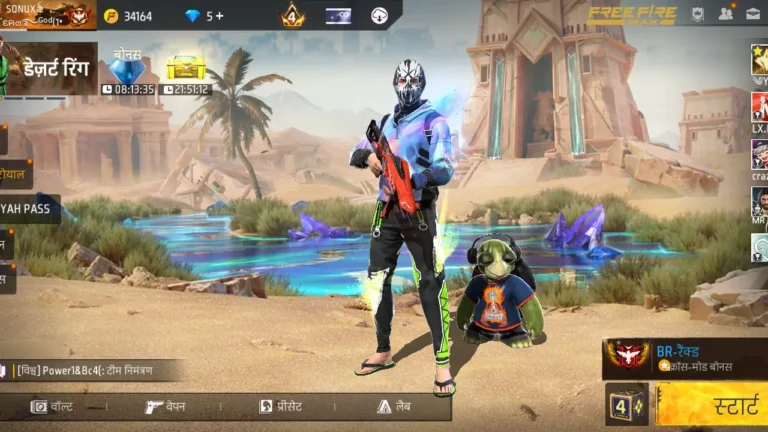Viewport: 768px width, 432px height.
Task: Open the guild shield icon
Action: coord(698,15)
